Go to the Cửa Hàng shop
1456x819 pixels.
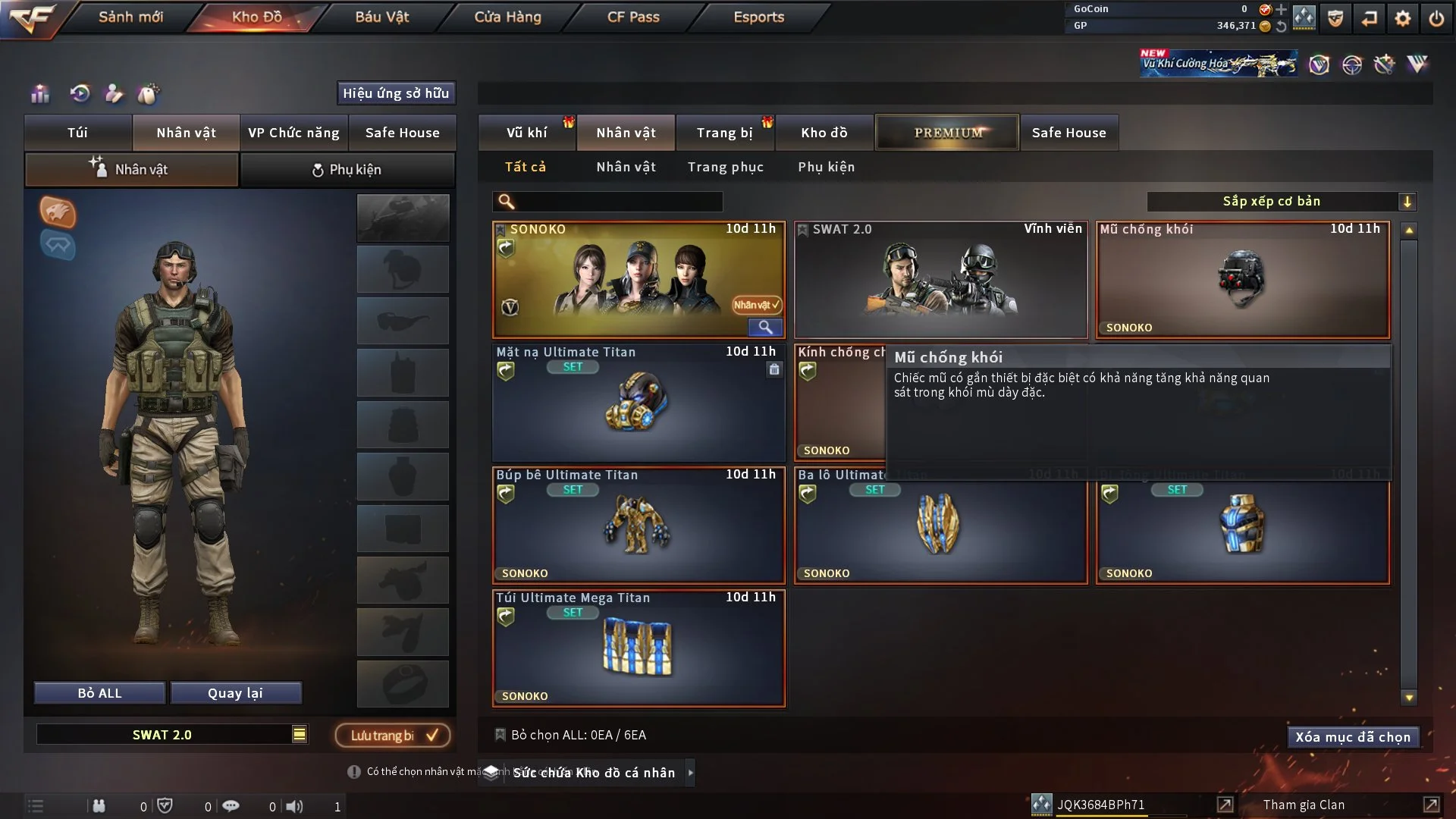[507, 17]
